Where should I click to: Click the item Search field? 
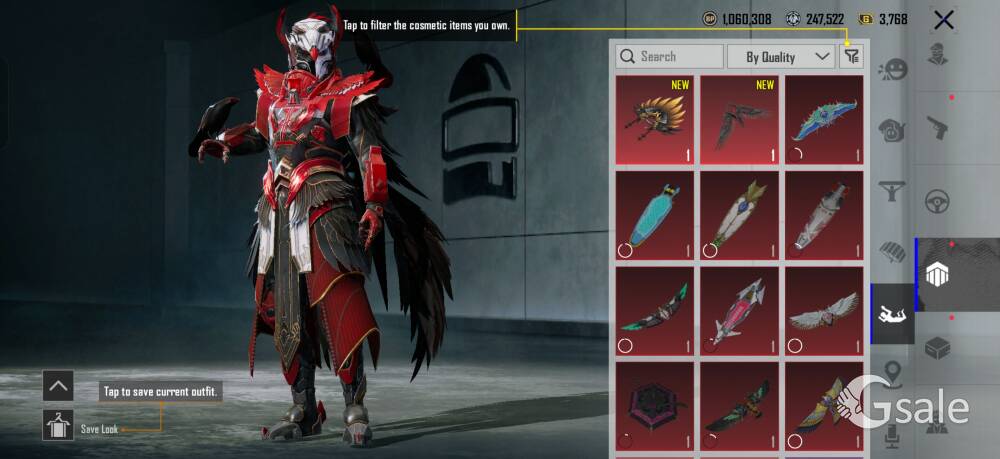pos(670,57)
